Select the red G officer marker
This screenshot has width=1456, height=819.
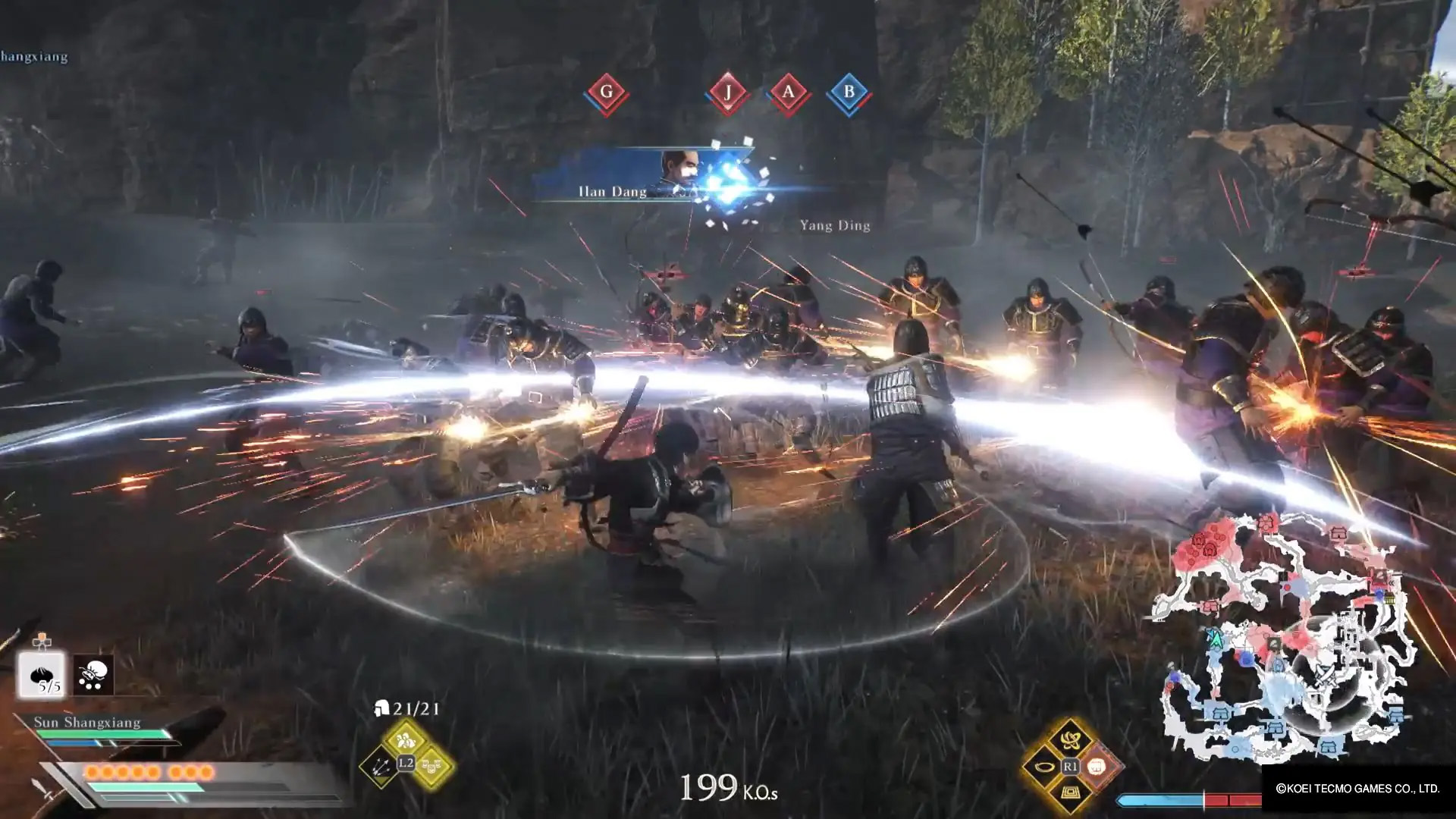coord(606,93)
